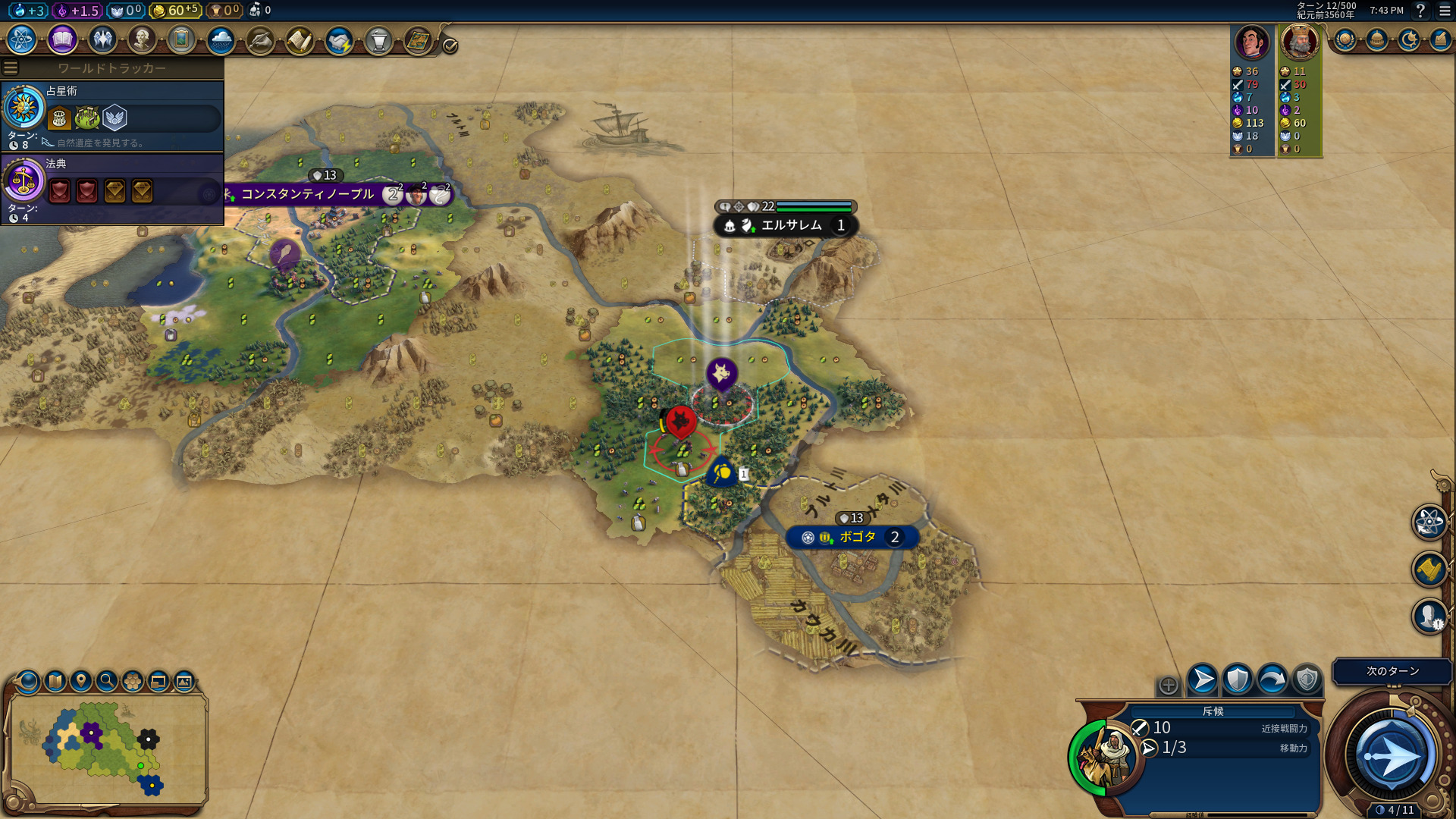Select the scout move-to arrow action
The width and height of the screenshot is (1456, 819).
[1203, 679]
